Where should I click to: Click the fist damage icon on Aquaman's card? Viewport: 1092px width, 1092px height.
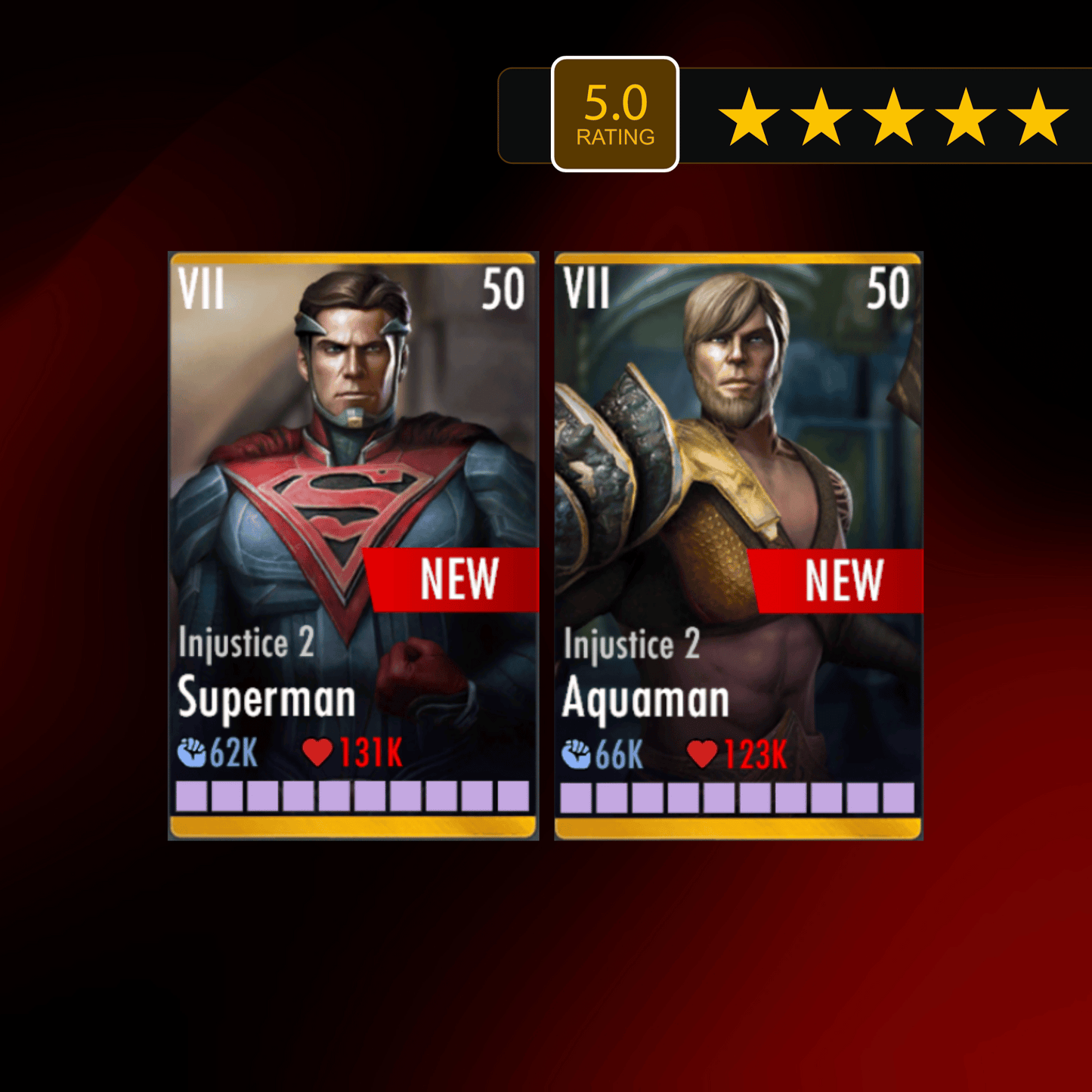point(577,753)
